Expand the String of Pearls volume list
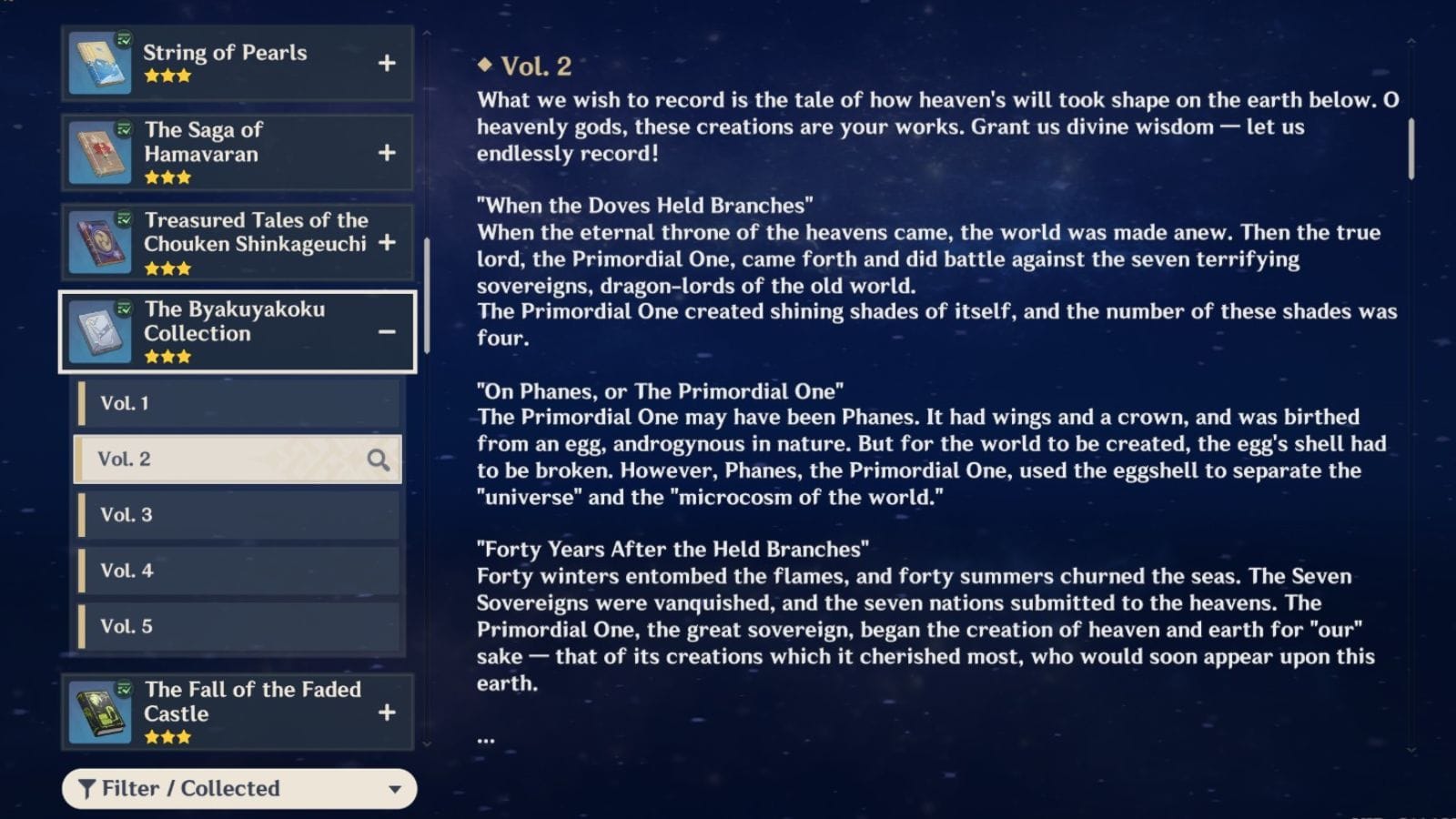Image resolution: width=1456 pixels, height=819 pixels. click(x=388, y=64)
